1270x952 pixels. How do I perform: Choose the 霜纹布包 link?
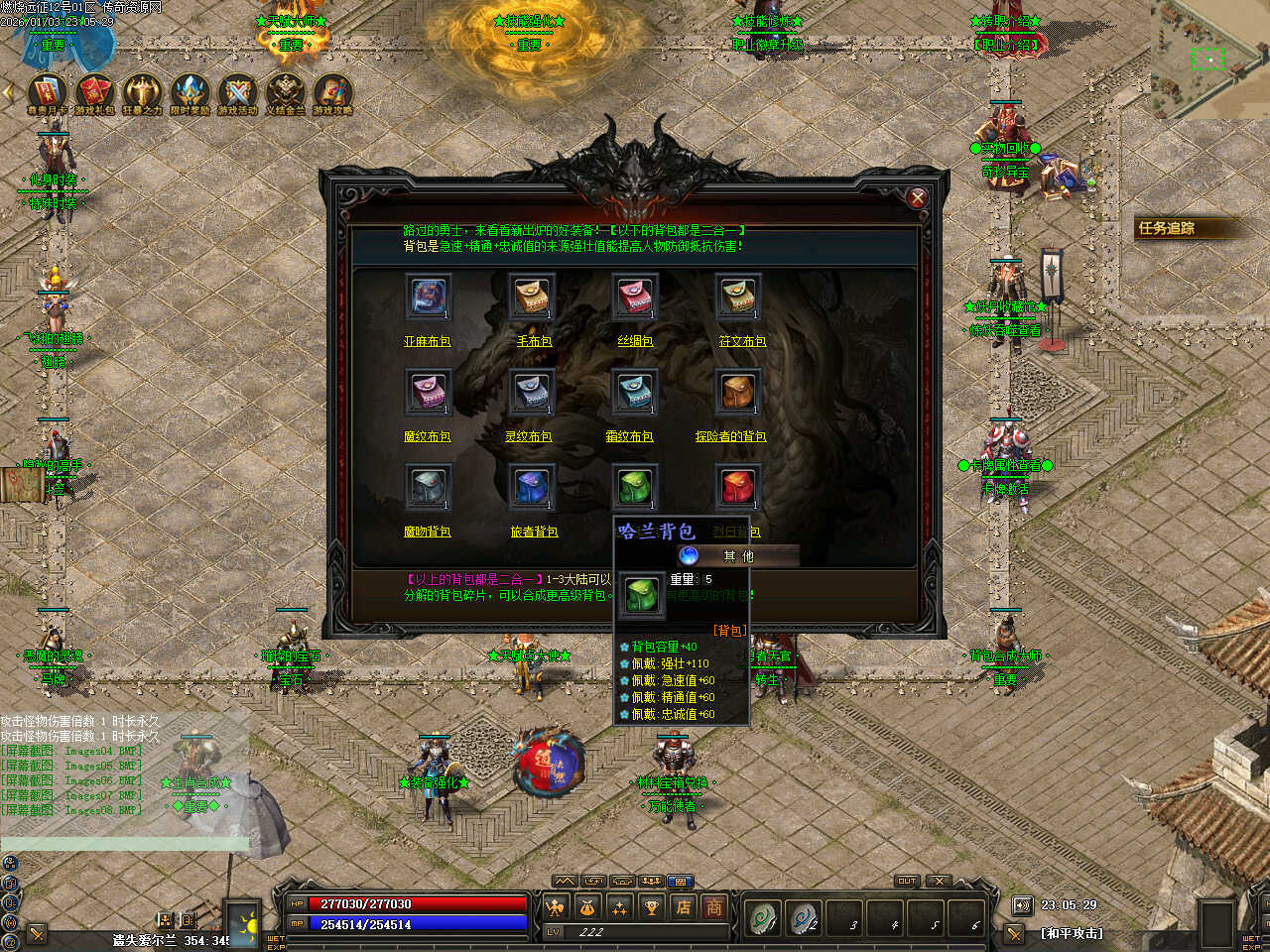[x=630, y=436]
